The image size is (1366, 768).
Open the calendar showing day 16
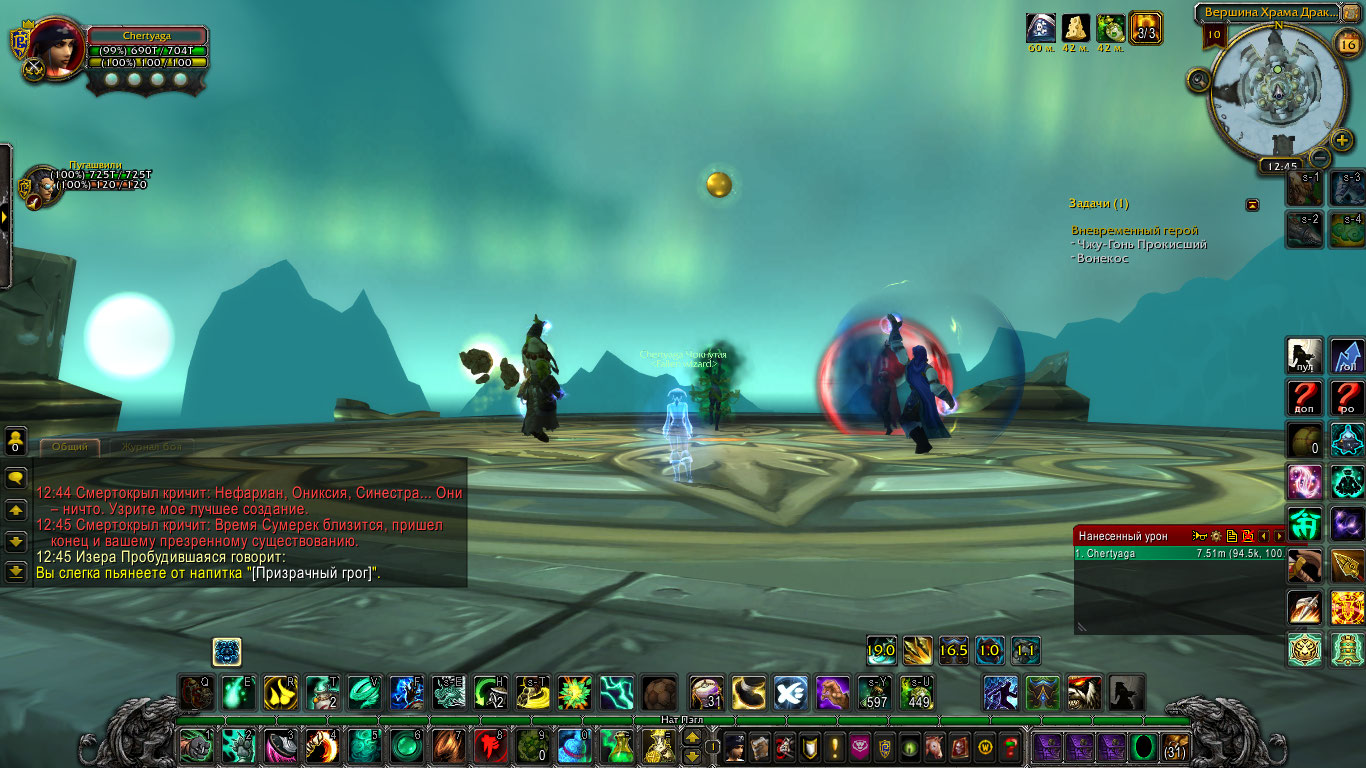coord(1347,42)
